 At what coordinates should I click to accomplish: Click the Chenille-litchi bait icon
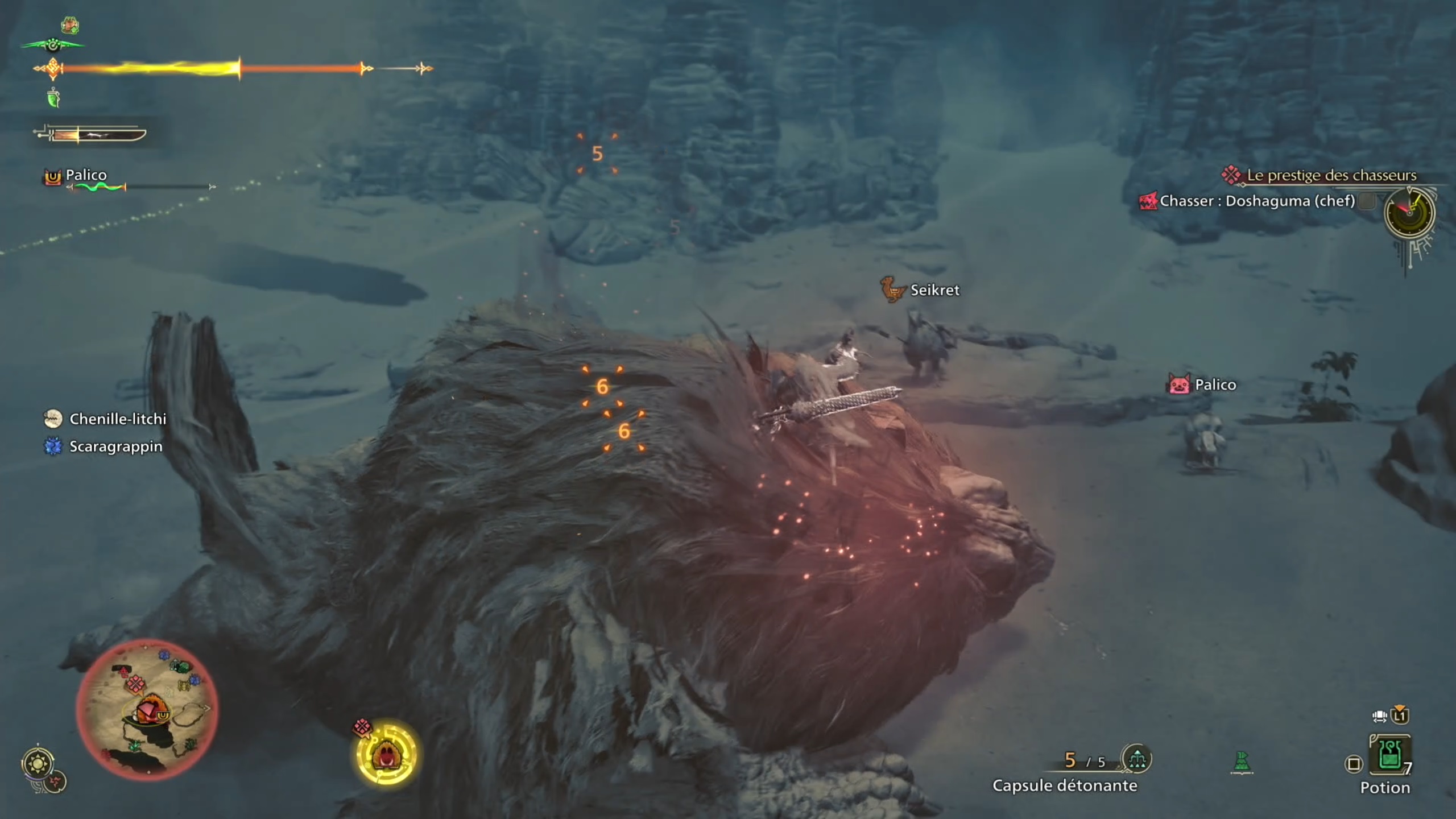click(x=54, y=419)
